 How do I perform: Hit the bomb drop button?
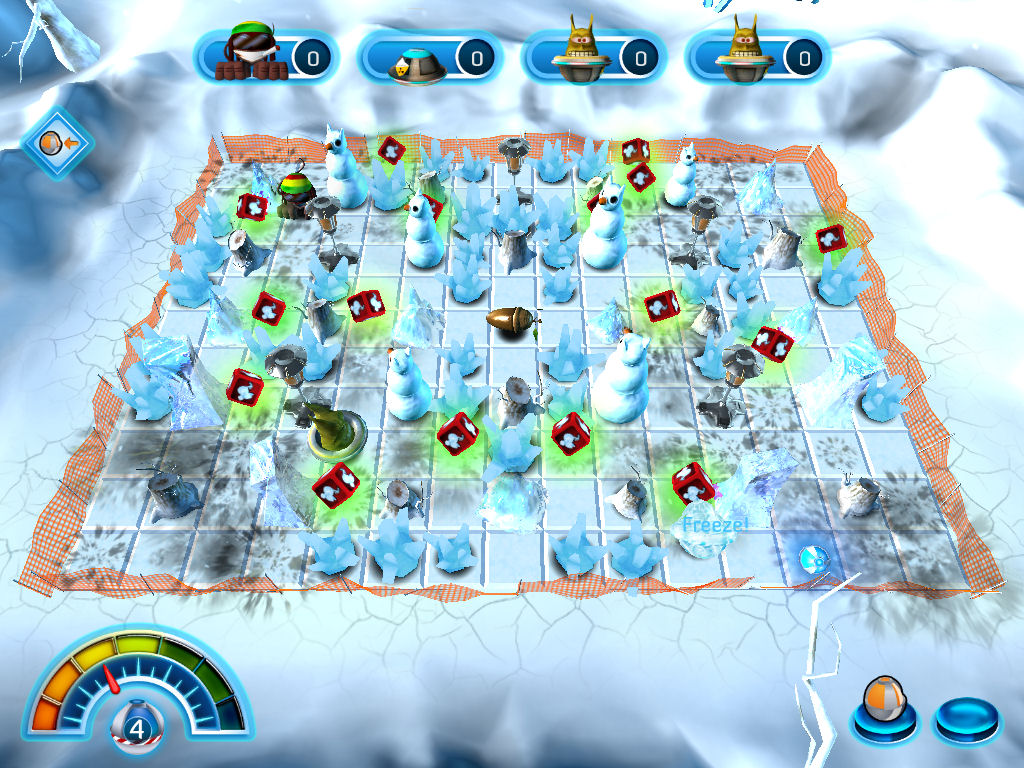(x=882, y=713)
